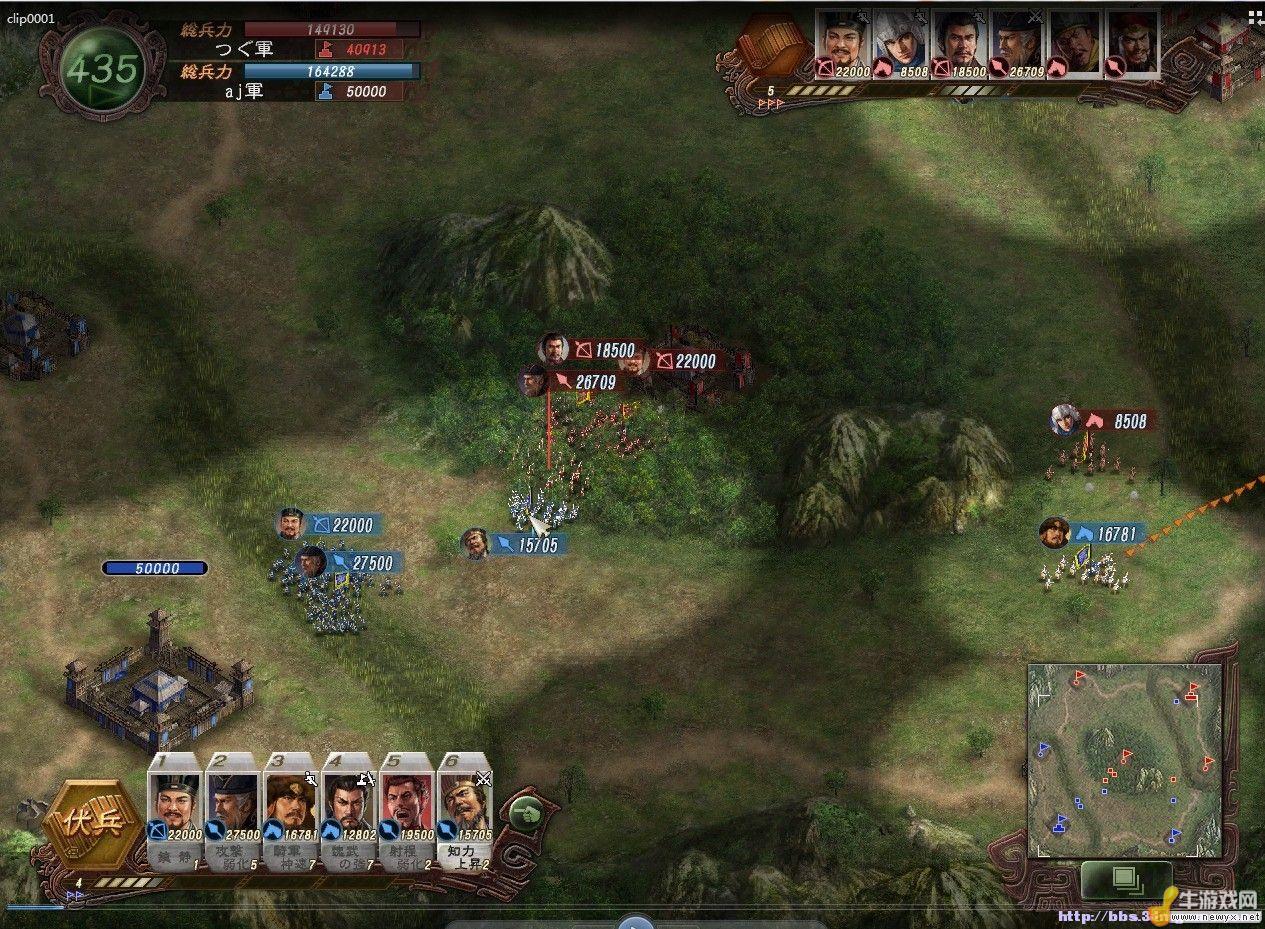Image resolution: width=1265 pixels, height=929 pixels.
Task: Select the 16781 cavalry unit label
Action: 1107,534
